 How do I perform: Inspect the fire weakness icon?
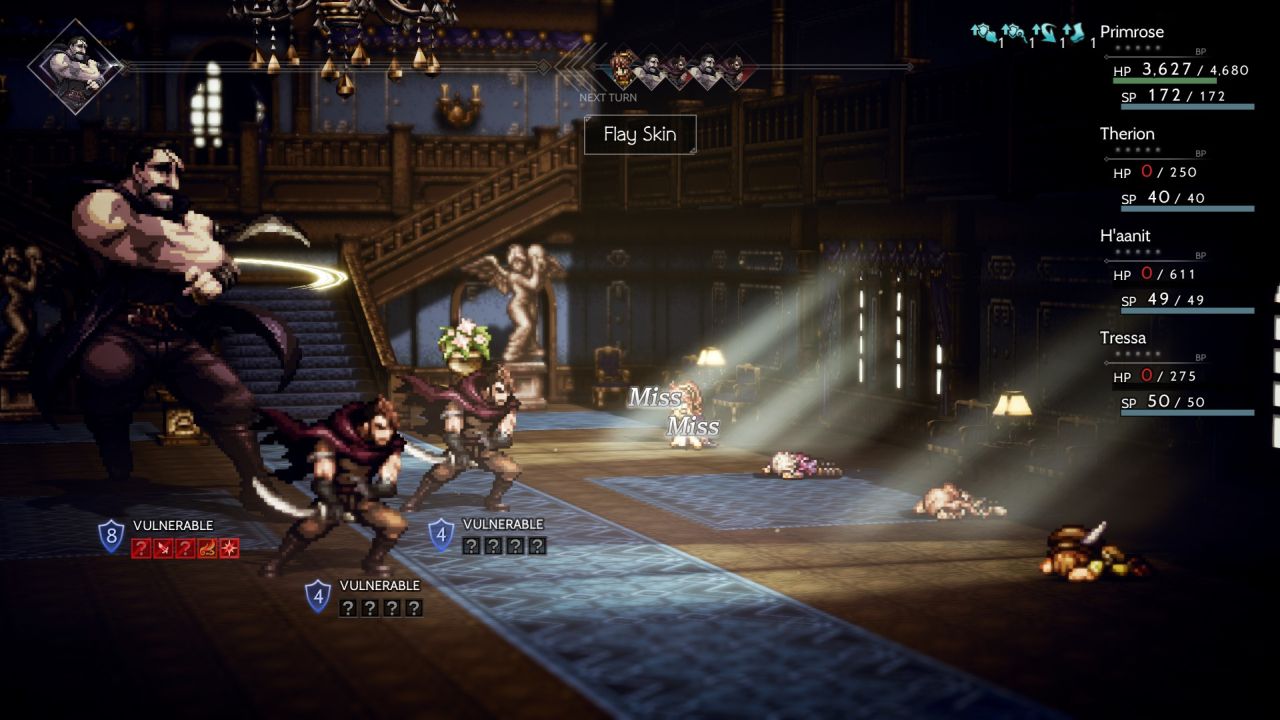coord(207,547)
